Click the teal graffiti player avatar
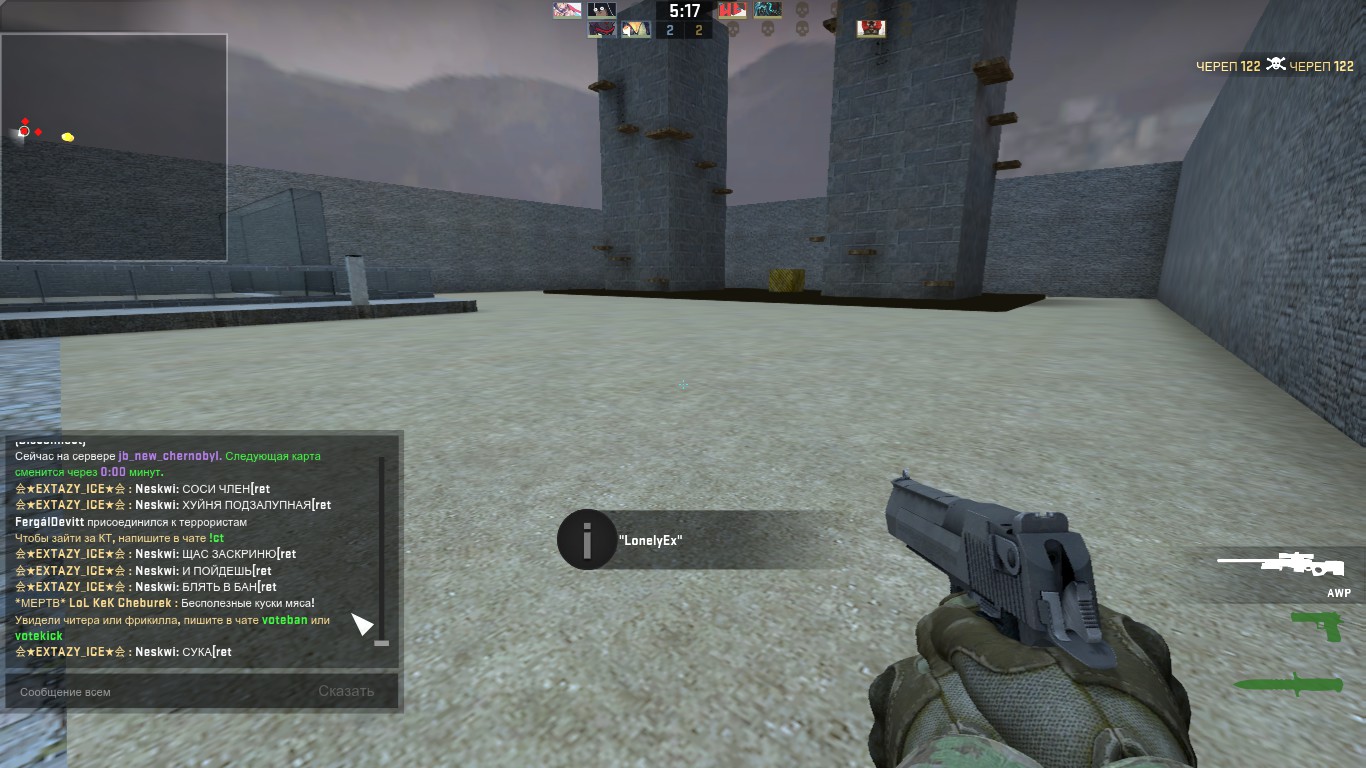 coord(768,10)
